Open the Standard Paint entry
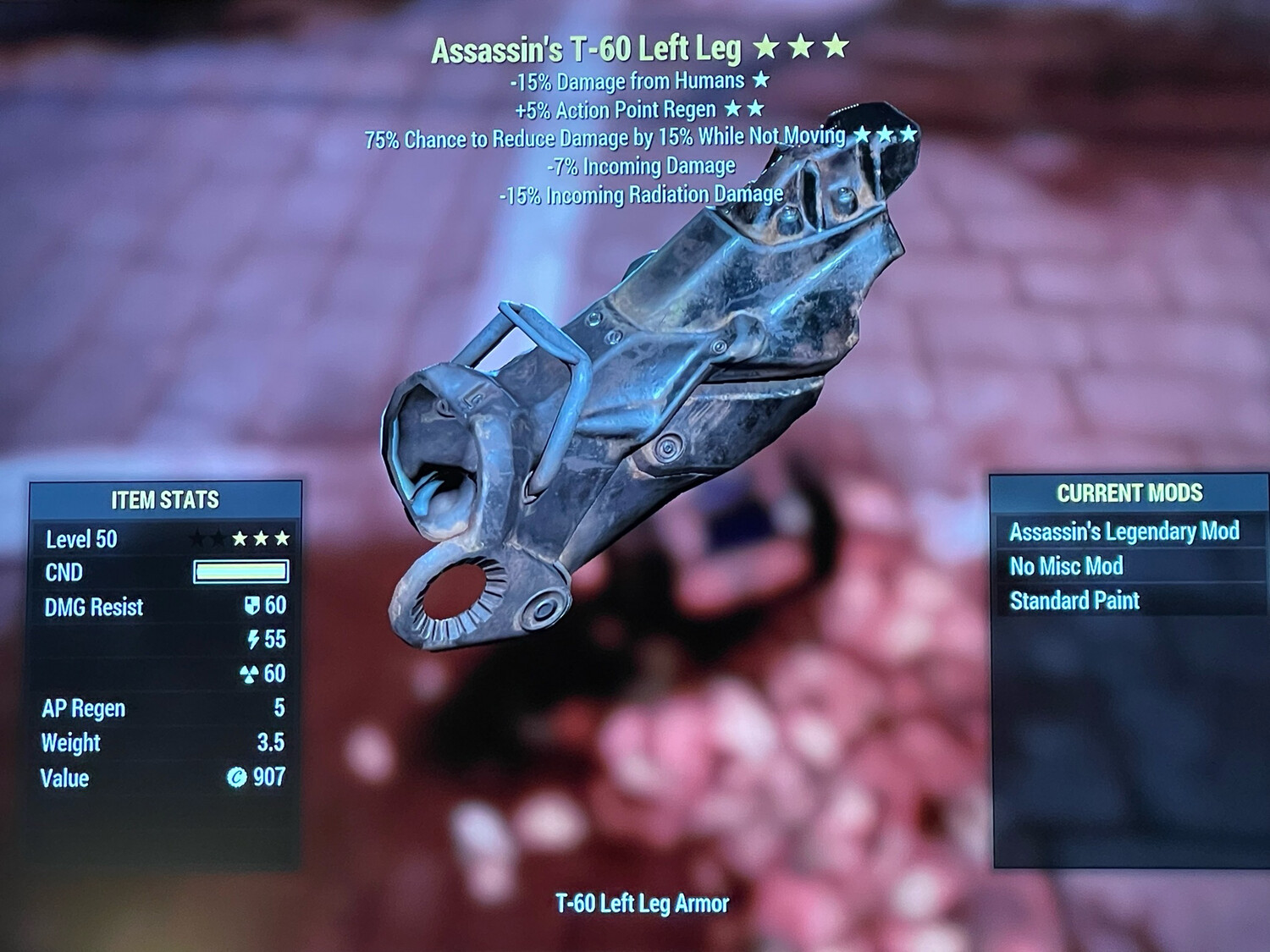This screenshot has width=1270, height=952. (x=1075, y=601)
